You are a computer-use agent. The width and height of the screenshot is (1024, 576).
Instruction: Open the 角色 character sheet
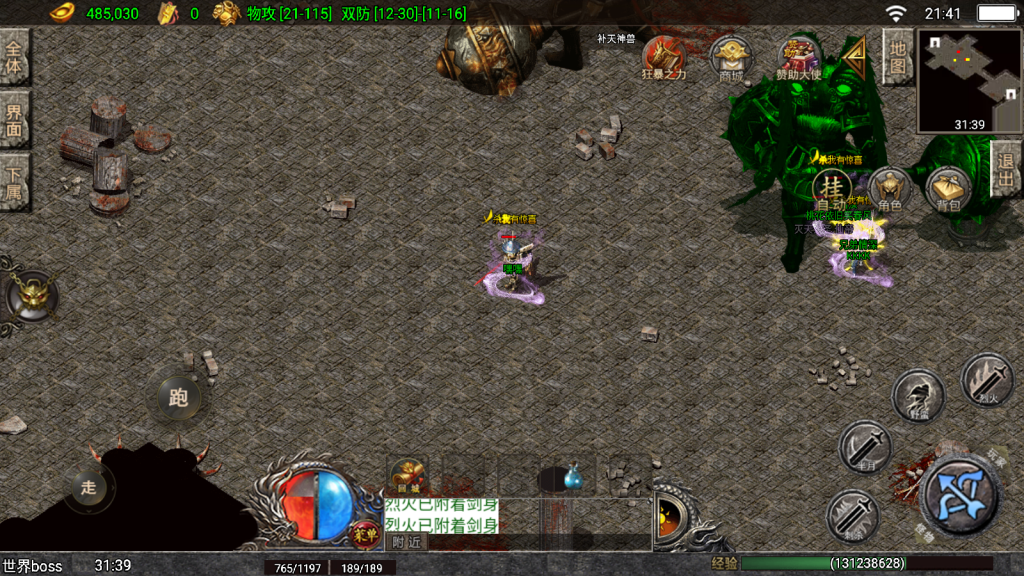pyautogui.click(x=889, y=189)
